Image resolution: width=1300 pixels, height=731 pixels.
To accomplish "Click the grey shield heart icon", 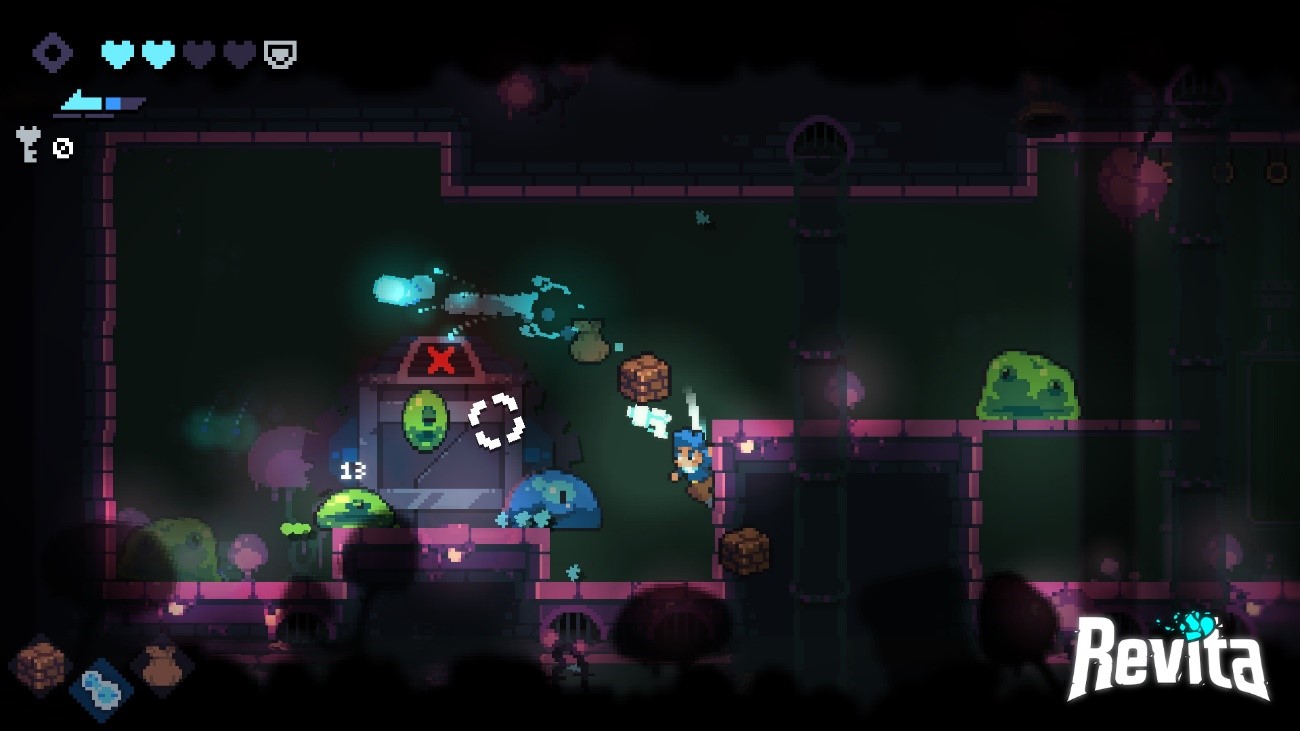I will pos(280,54).
